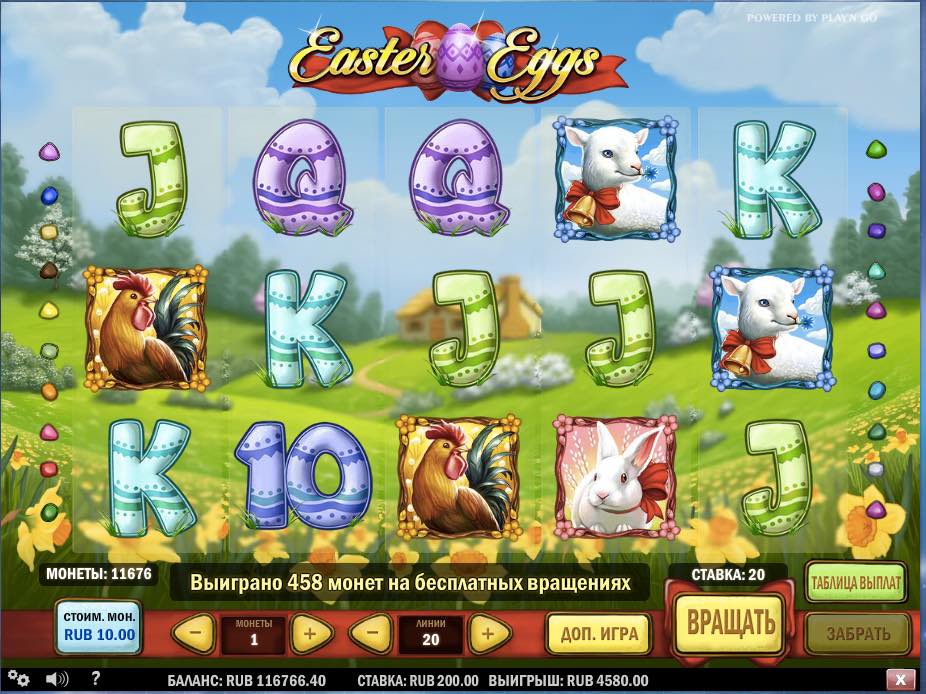Image resolution: width=926 pixels, height=694 pixels.
Task: Spin the reels with the ВРАЩАТЬ button
Action: (730, 621)
